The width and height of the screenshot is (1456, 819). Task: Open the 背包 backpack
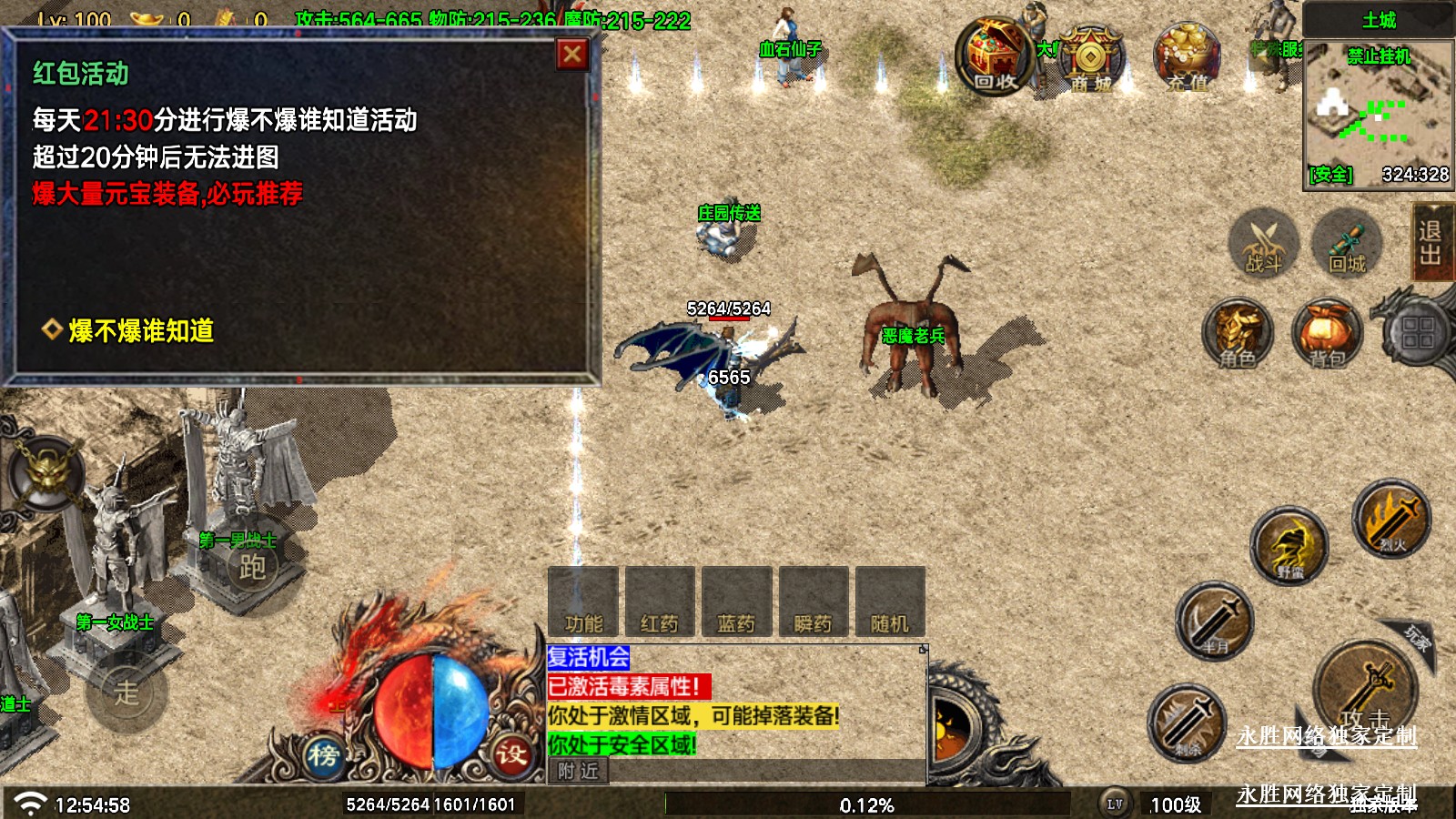1328,333
